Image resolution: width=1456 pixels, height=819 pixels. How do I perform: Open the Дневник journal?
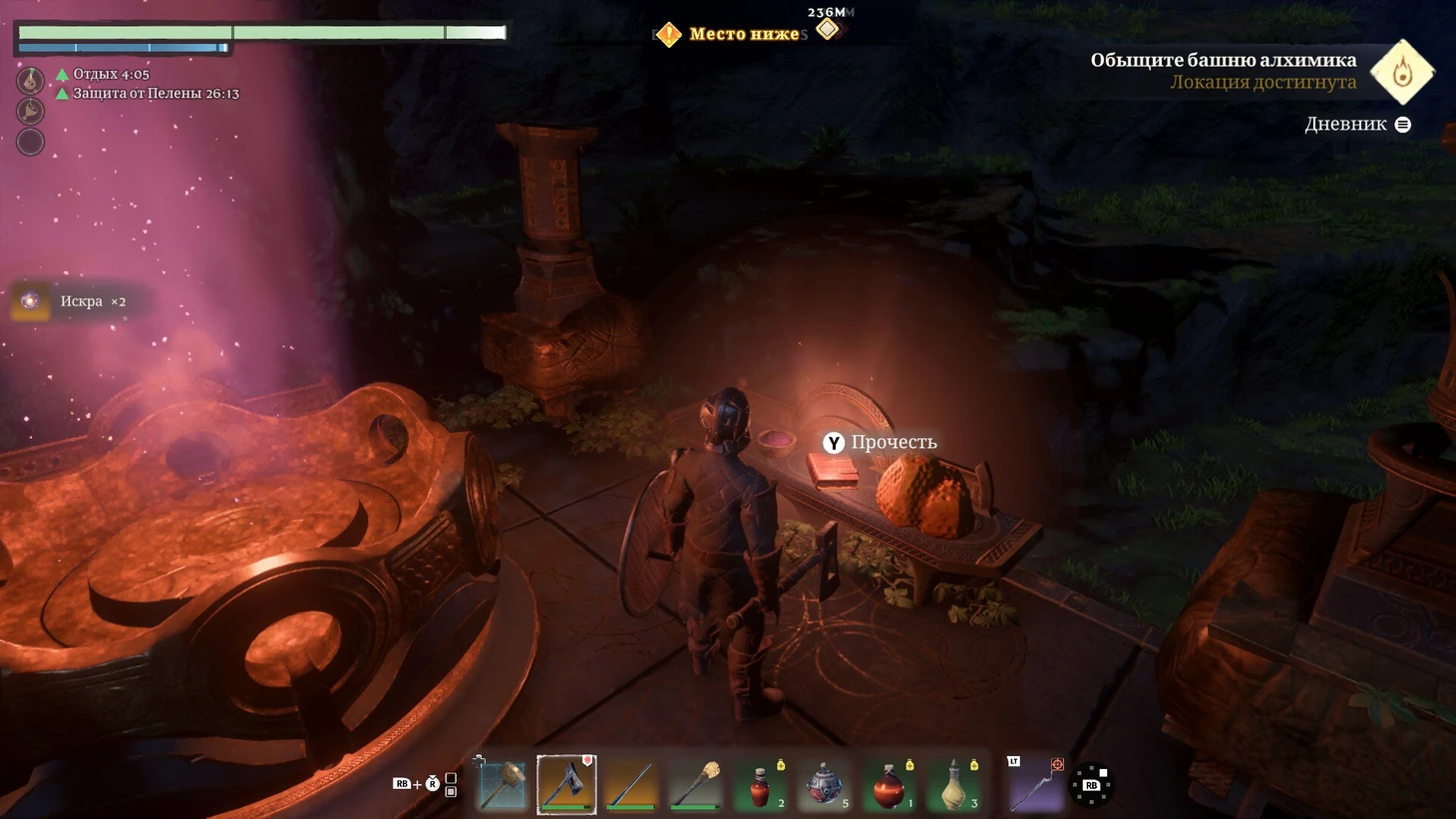click(1356, 125)
